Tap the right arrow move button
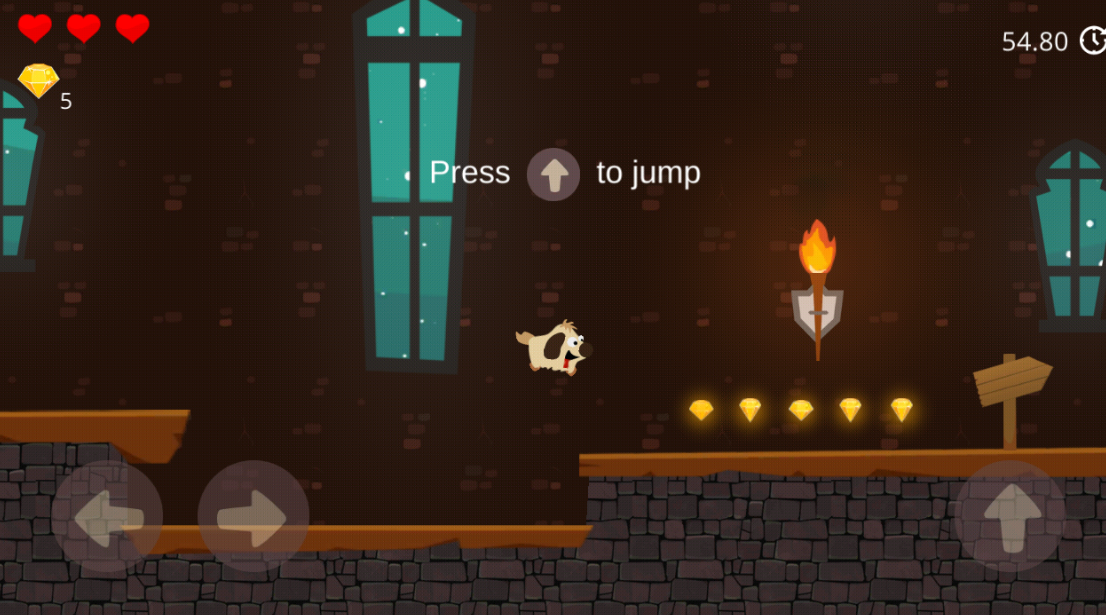 pos(253,516)
